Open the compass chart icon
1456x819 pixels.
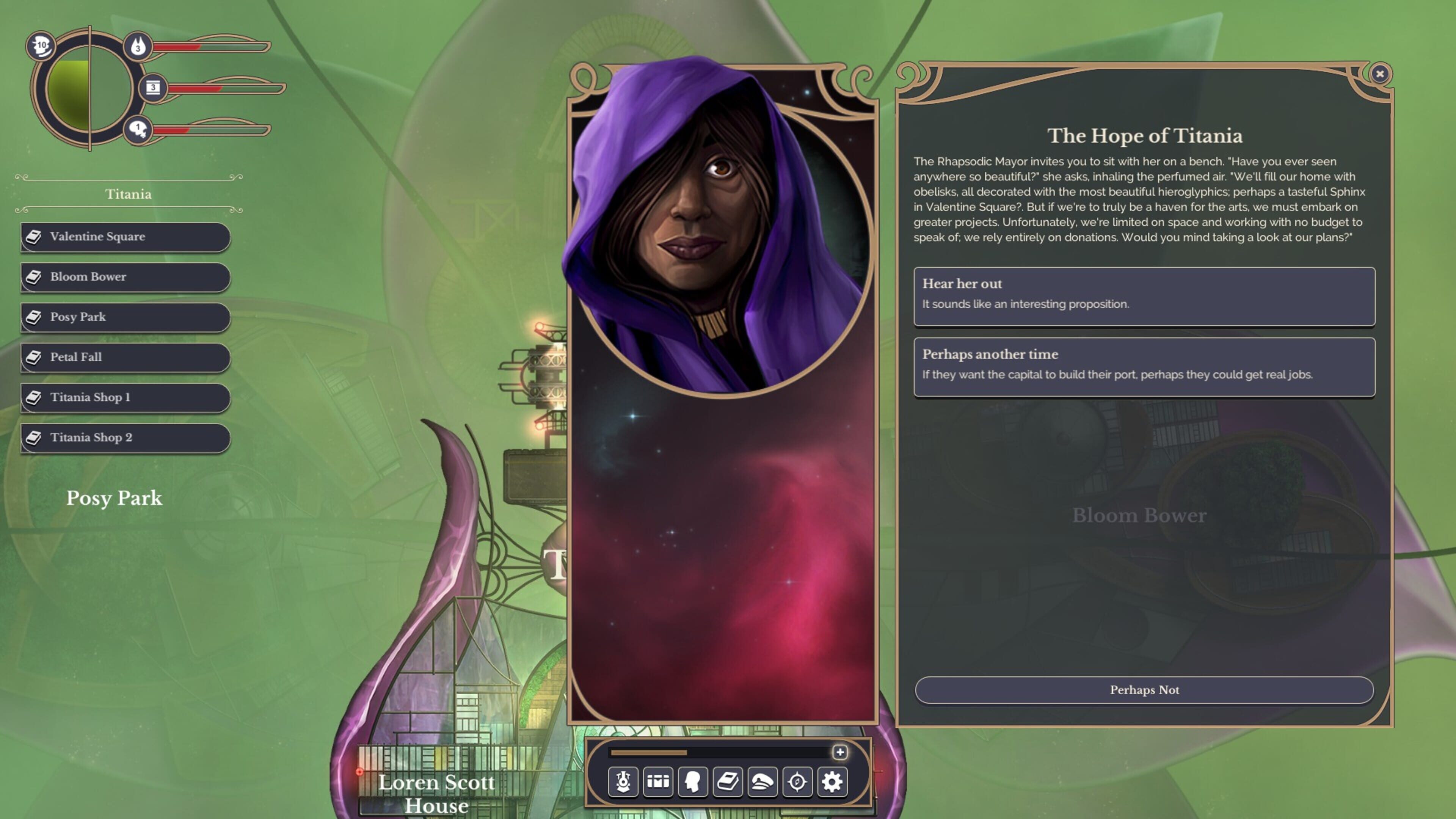797,782
